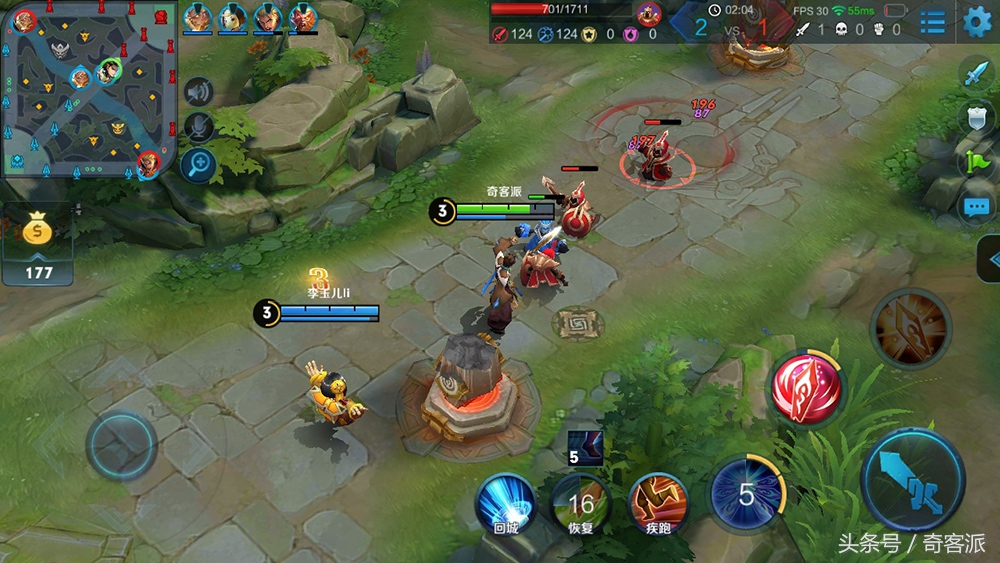
Task: Click the magnifier zoom button
Action: tap(200, 163)
